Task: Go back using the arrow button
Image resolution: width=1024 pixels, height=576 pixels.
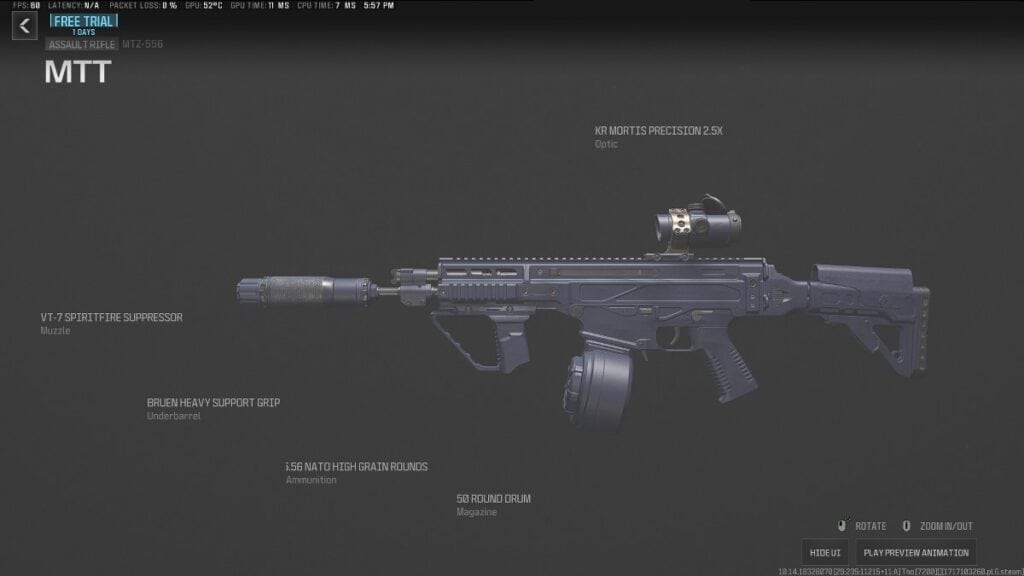Action: click(25, 26)
